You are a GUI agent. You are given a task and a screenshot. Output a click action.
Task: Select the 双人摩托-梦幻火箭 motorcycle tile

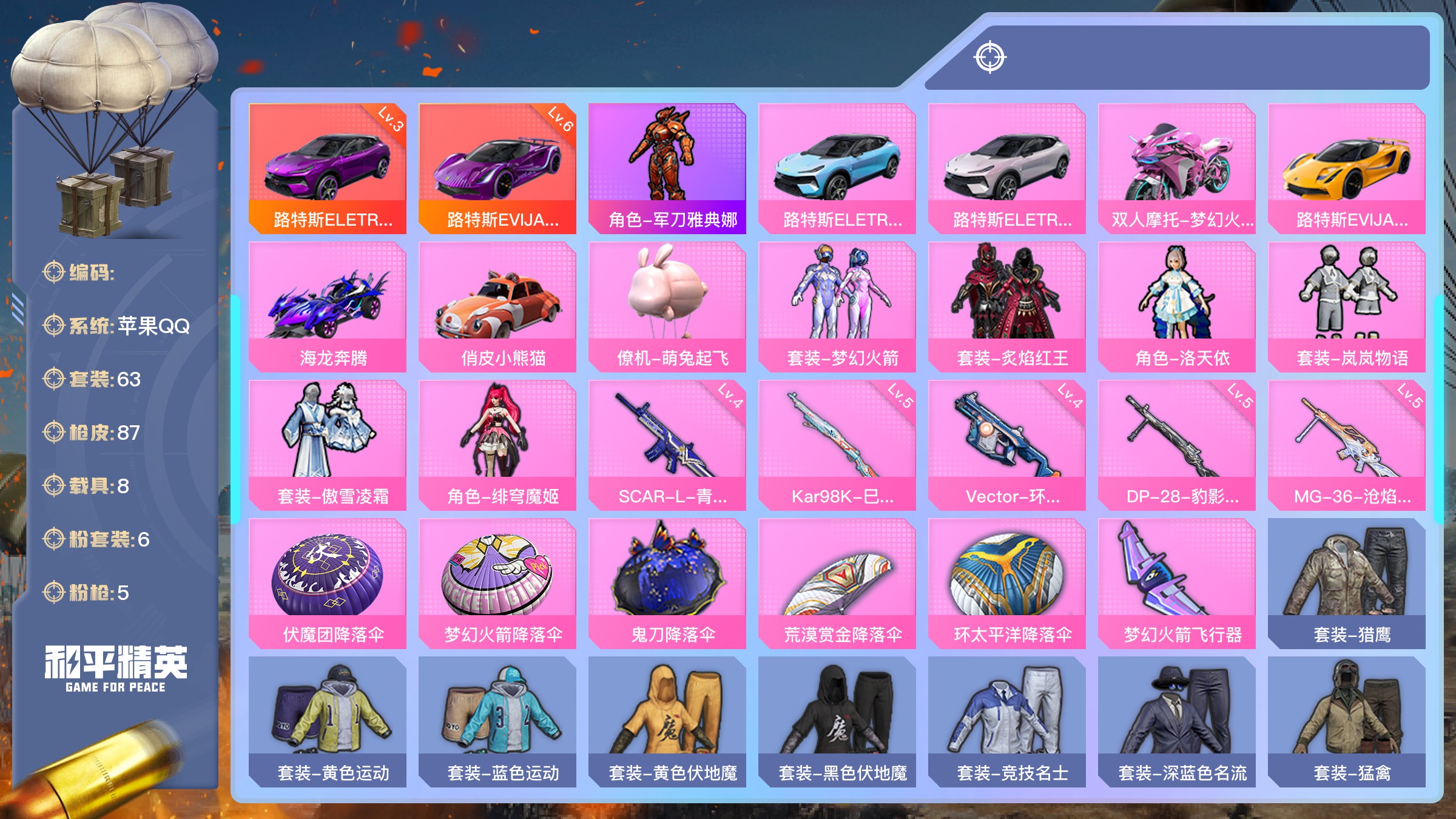pos(1176,168)
